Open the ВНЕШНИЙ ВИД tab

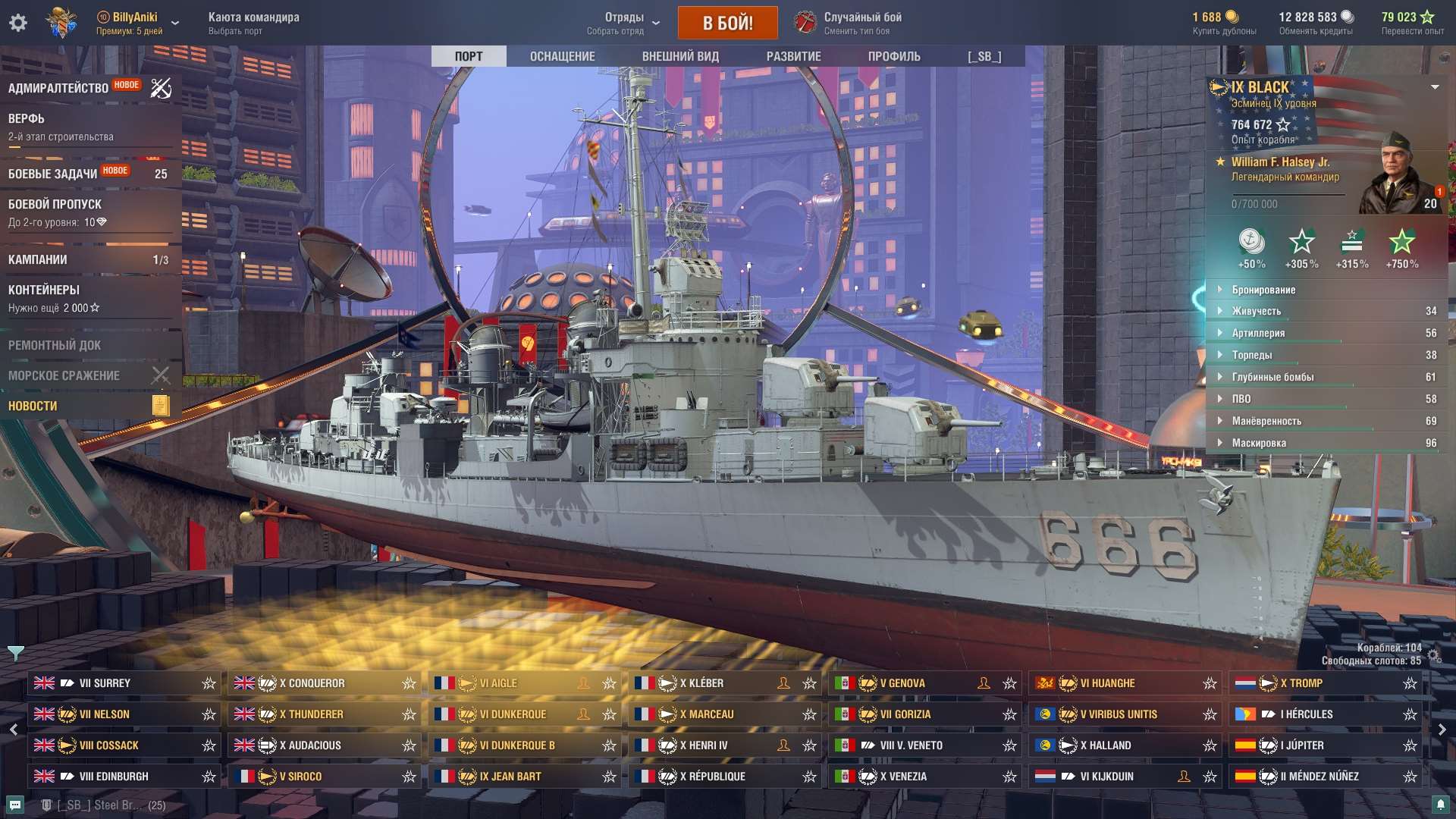tap(679, 55)
